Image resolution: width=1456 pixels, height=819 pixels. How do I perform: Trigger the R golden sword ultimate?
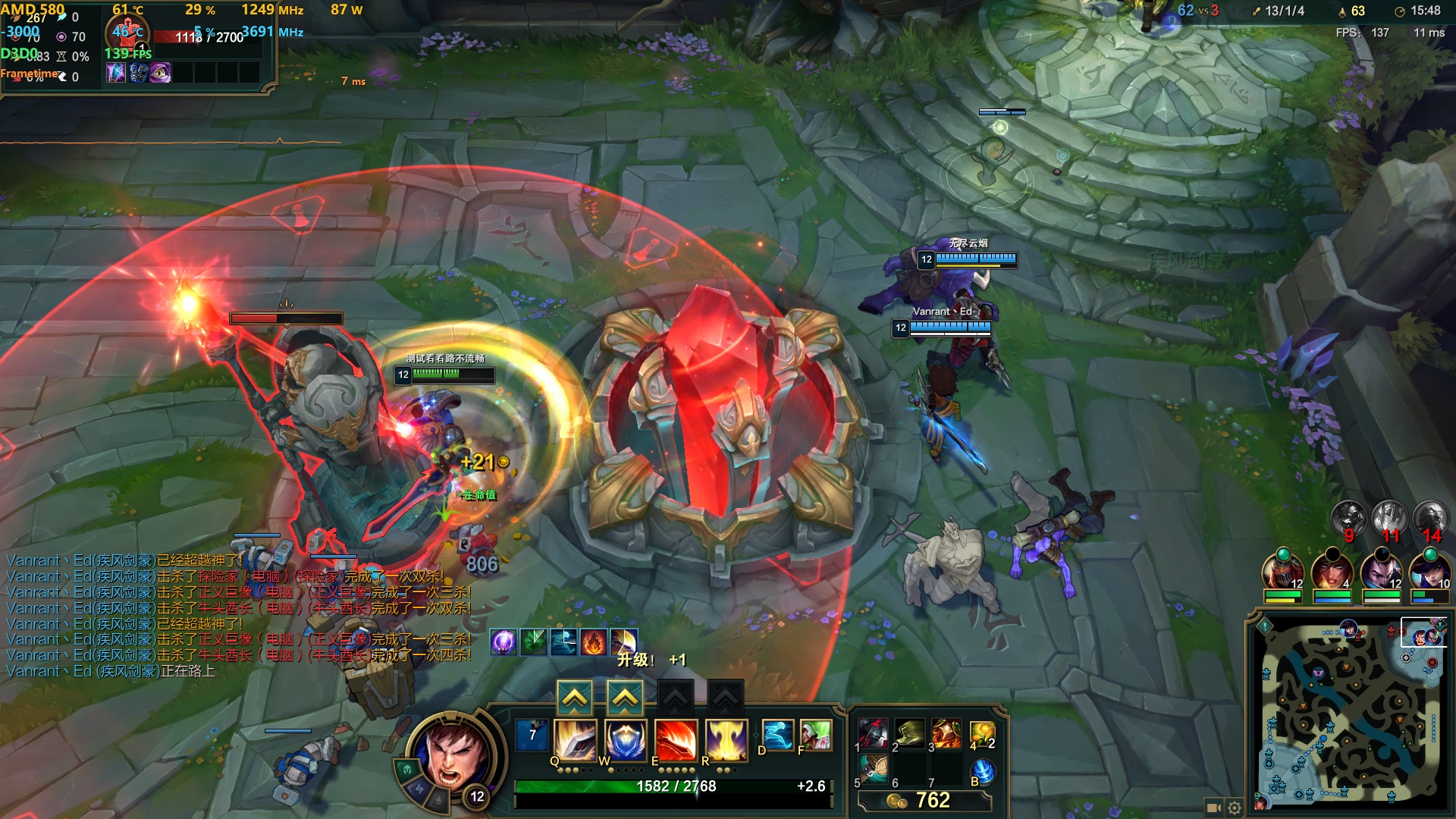pyautogui.click(x=726, y=739)
